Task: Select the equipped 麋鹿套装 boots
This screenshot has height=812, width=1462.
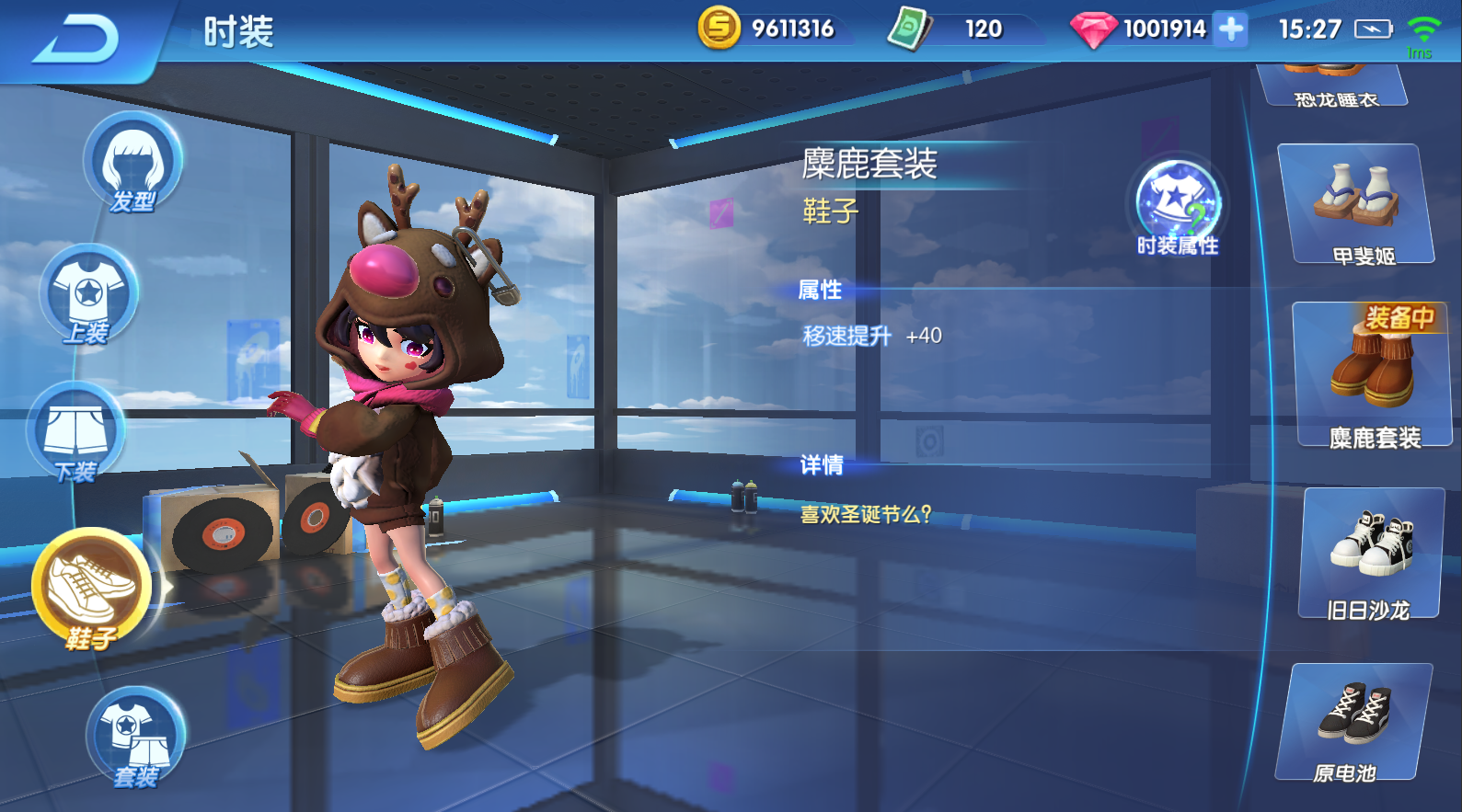Action: [x=1371, y=374]
